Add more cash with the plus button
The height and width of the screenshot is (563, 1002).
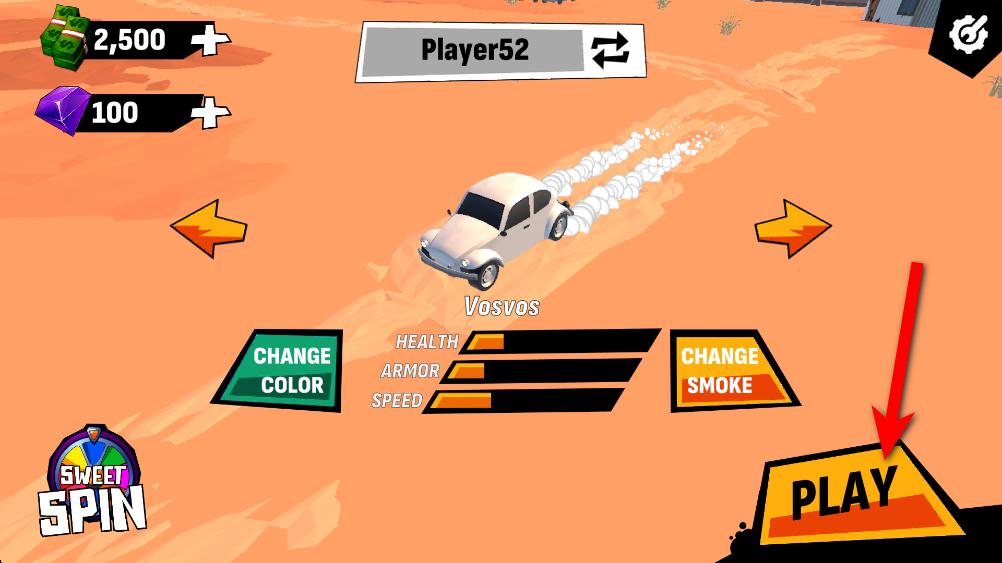(212, 41)
